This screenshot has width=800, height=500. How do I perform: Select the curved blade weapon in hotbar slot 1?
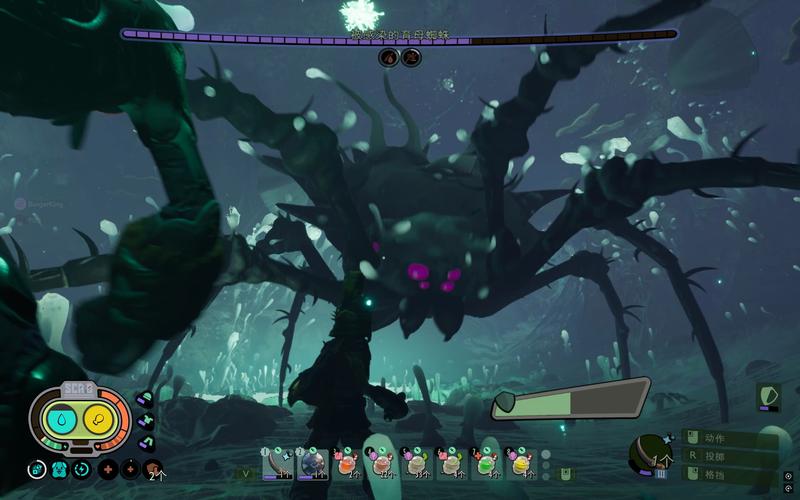(277, 463)
